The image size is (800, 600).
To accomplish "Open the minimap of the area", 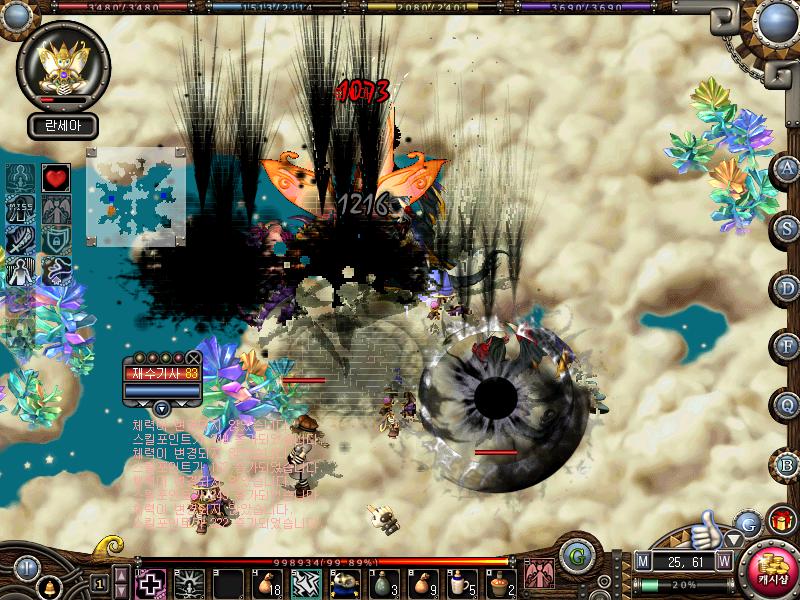I will pyautogui.click(x=135, y=196).
